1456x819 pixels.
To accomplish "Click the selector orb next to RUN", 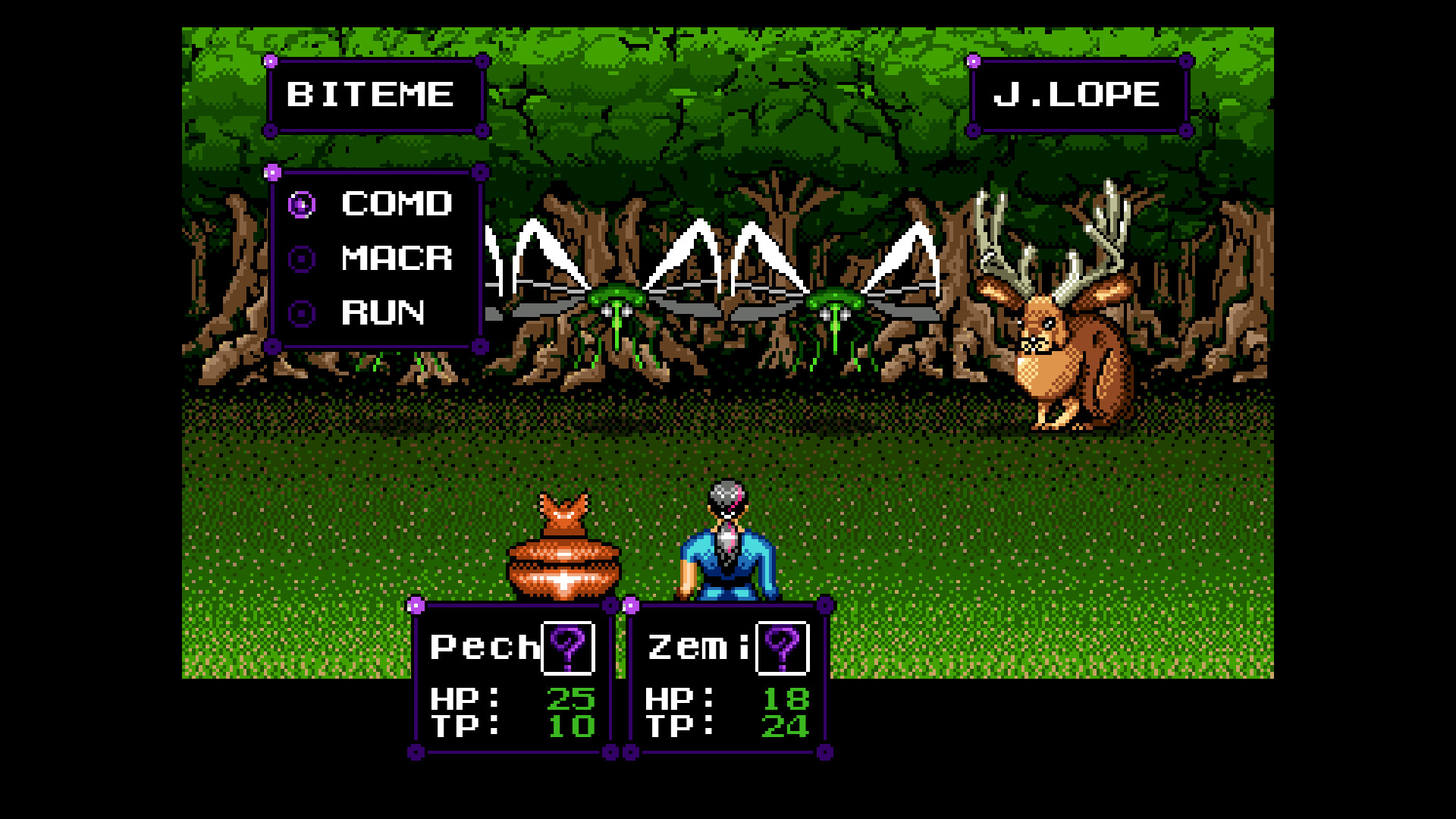I will click(x=303, y=312).
